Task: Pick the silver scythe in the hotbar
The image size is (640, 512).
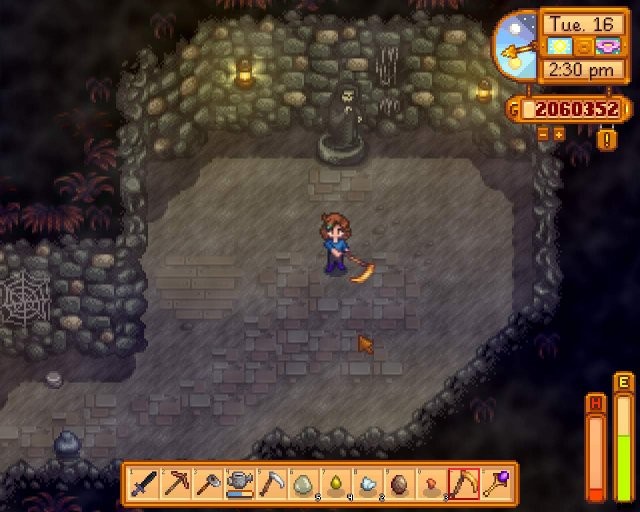Action: (x=271, y=484)
